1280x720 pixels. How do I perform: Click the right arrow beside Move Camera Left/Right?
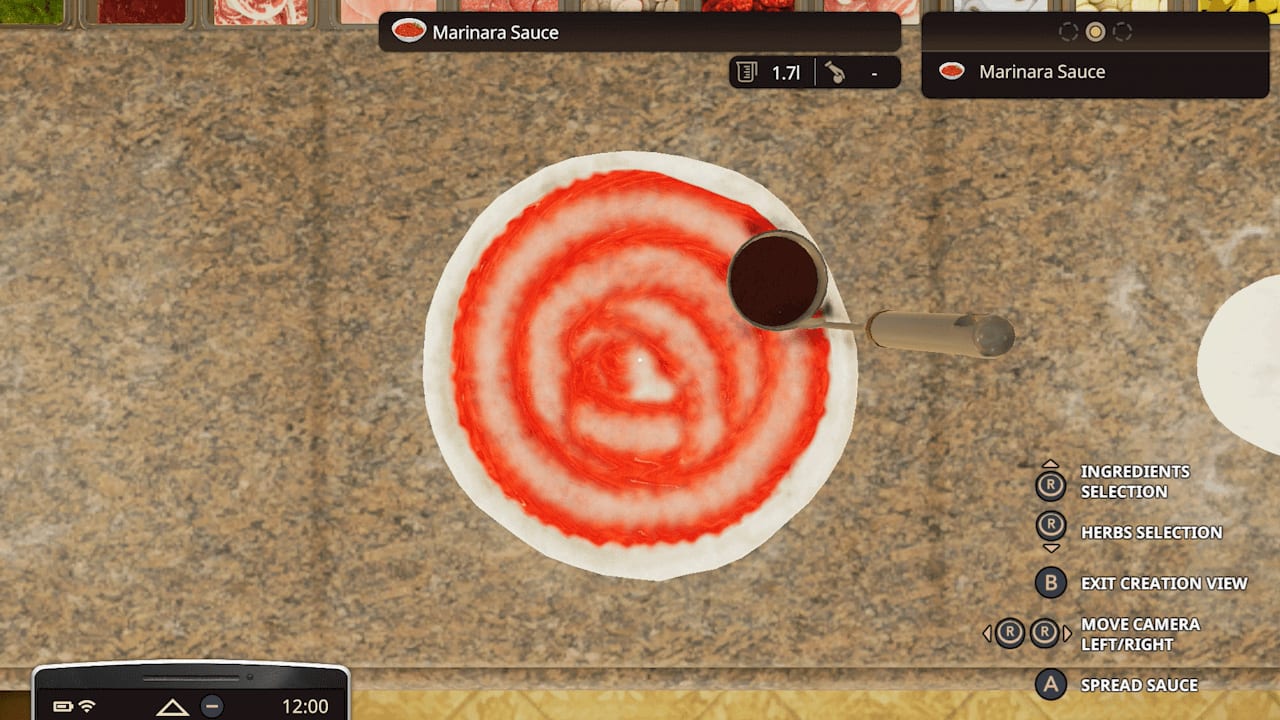[x=1067, y=631]
